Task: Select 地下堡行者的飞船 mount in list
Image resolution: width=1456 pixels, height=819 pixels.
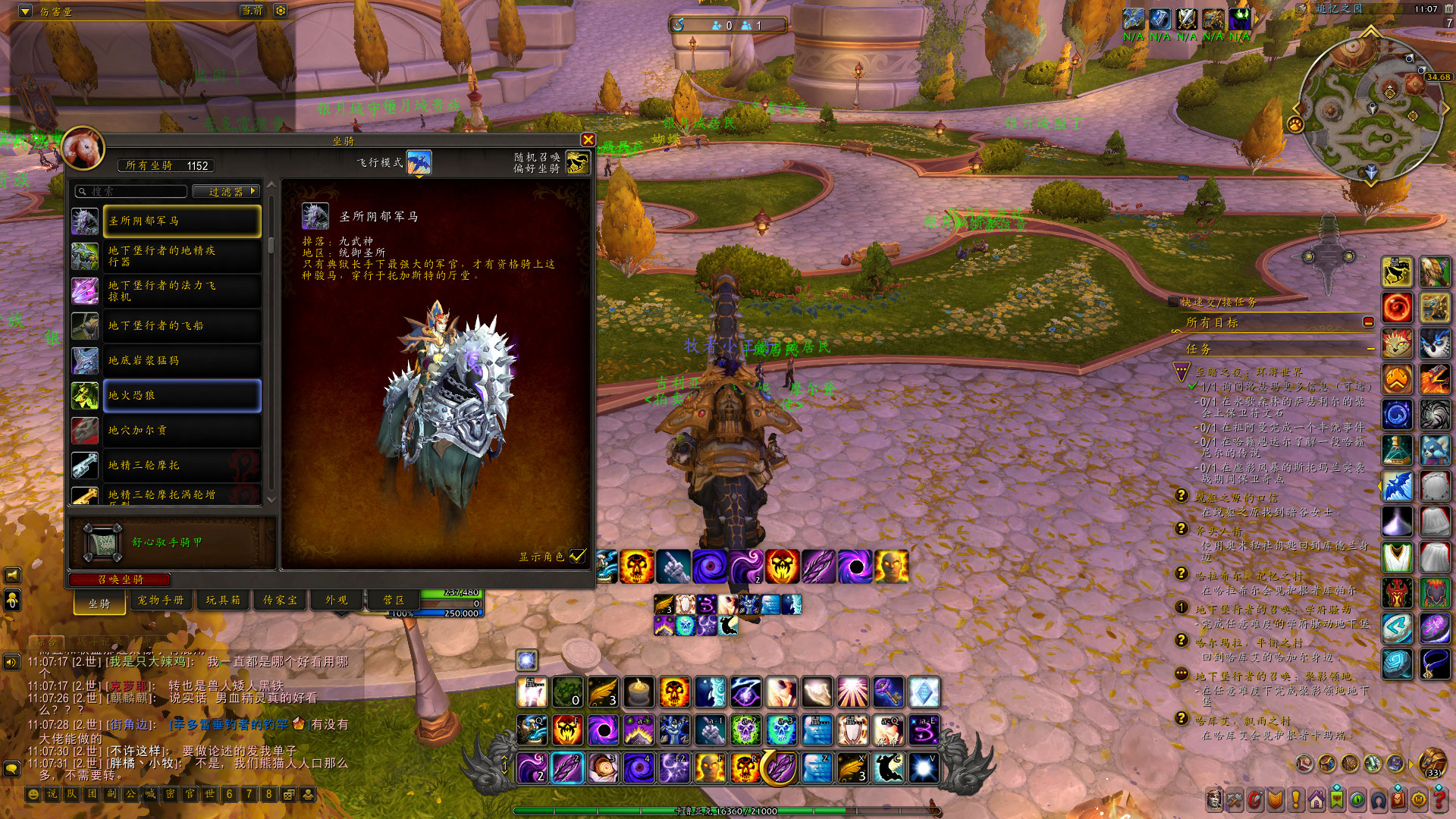Action: click(x=182, y=325)
